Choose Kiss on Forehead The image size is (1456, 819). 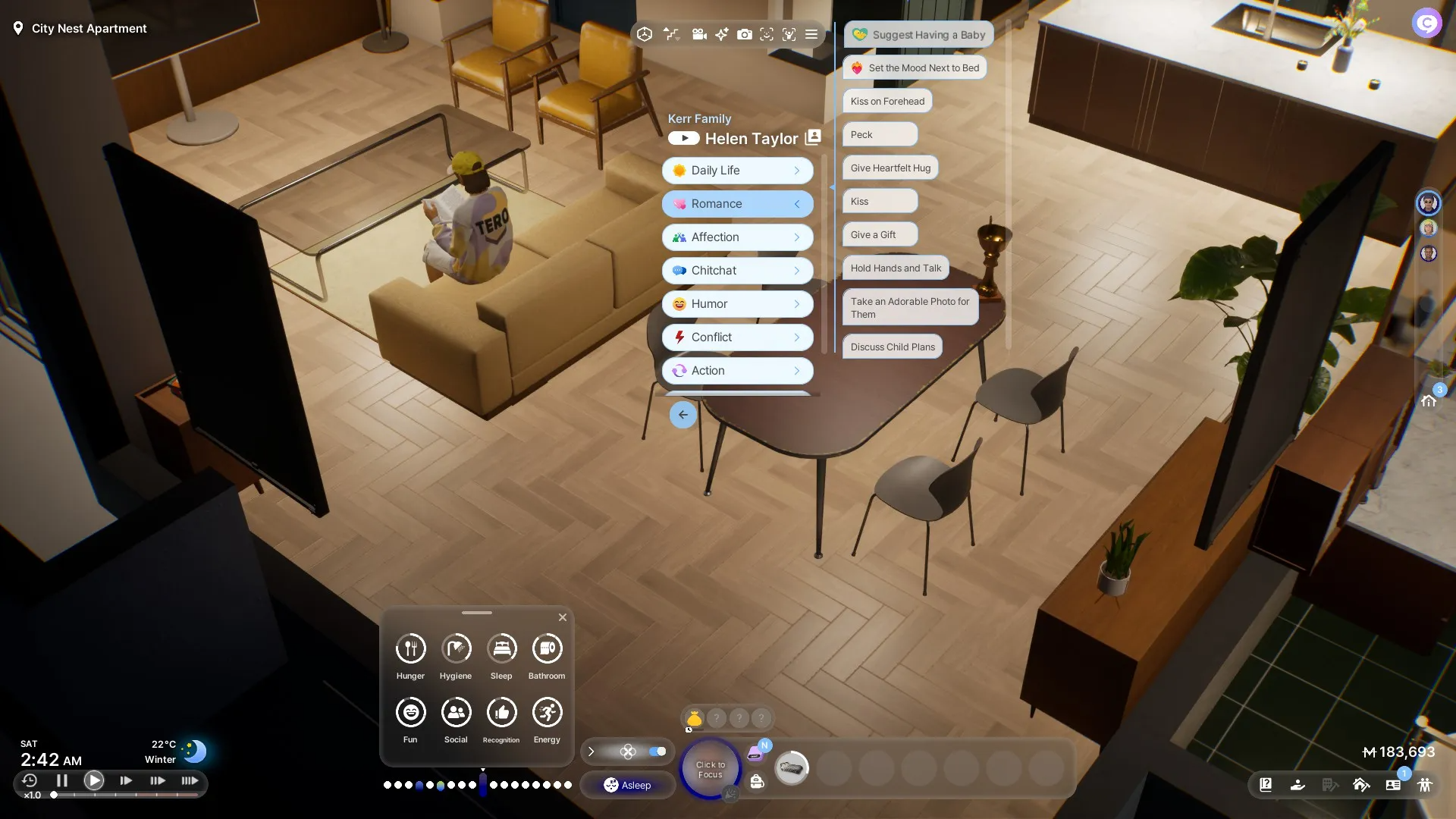pyautogui.click(x=887, y=102)
